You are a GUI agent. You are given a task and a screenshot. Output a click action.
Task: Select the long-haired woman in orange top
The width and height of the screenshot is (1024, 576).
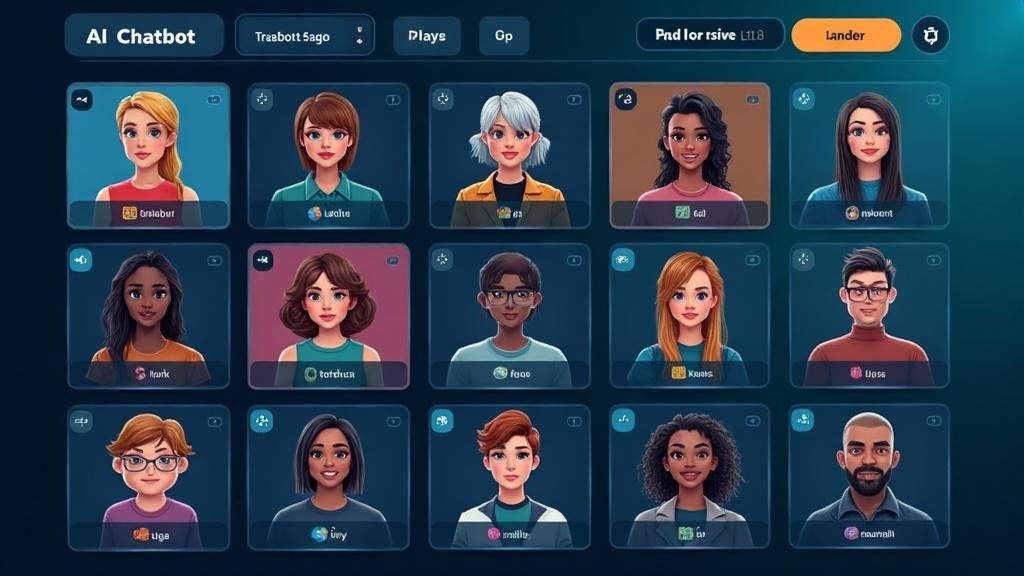[148, 315]
